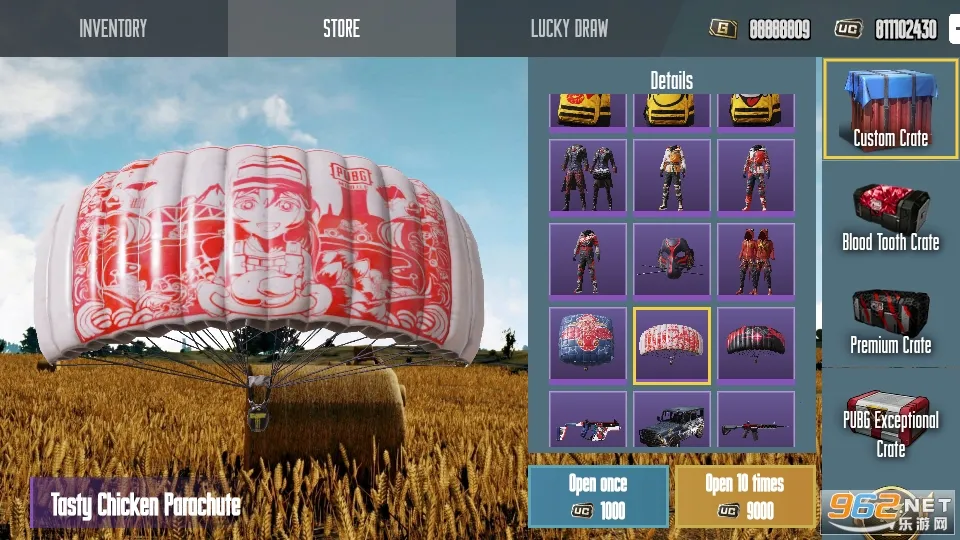
Task: Click Open once for 1000 UC
Action: 598,496
